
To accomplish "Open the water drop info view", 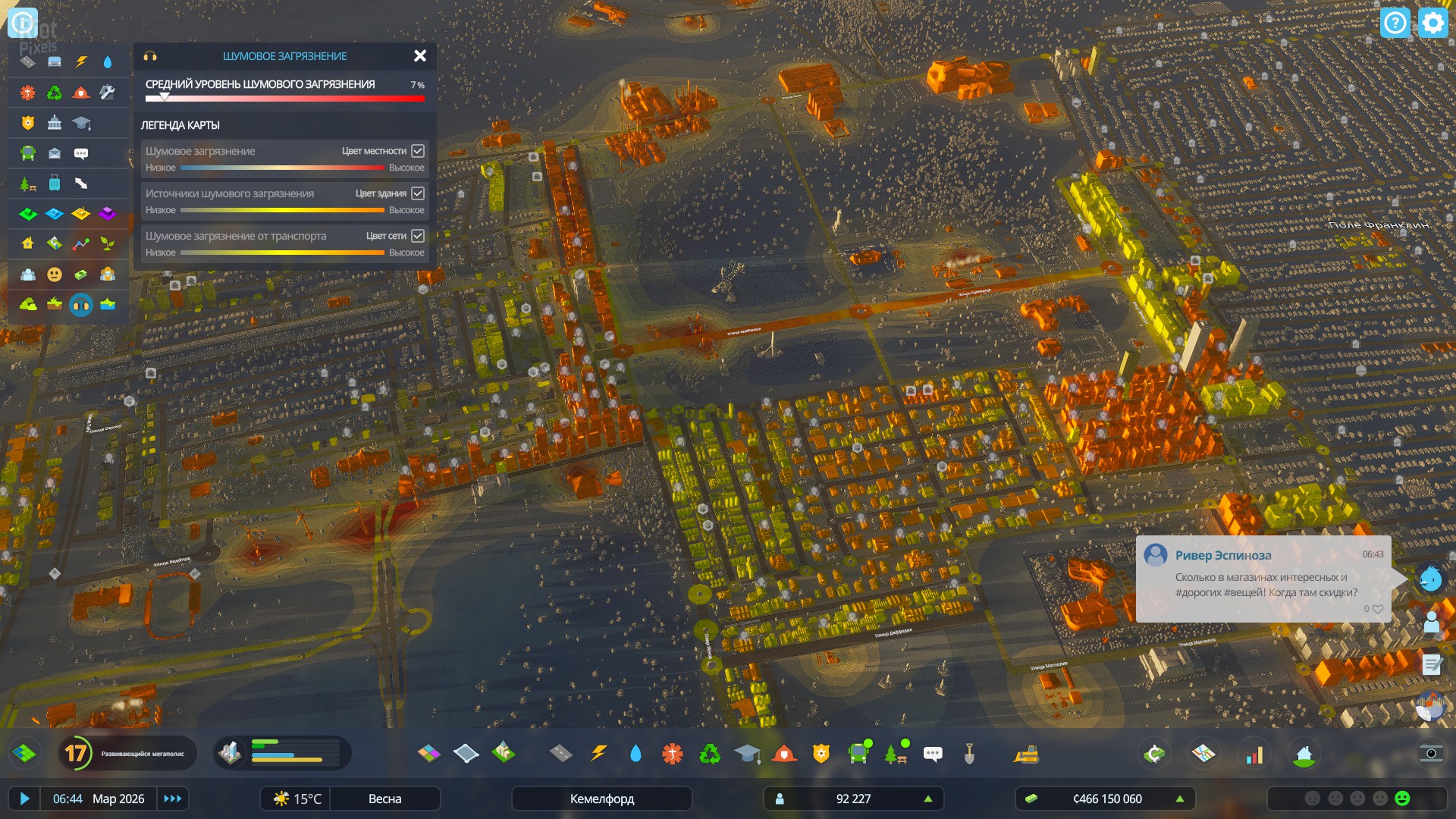I will (108, 62).
